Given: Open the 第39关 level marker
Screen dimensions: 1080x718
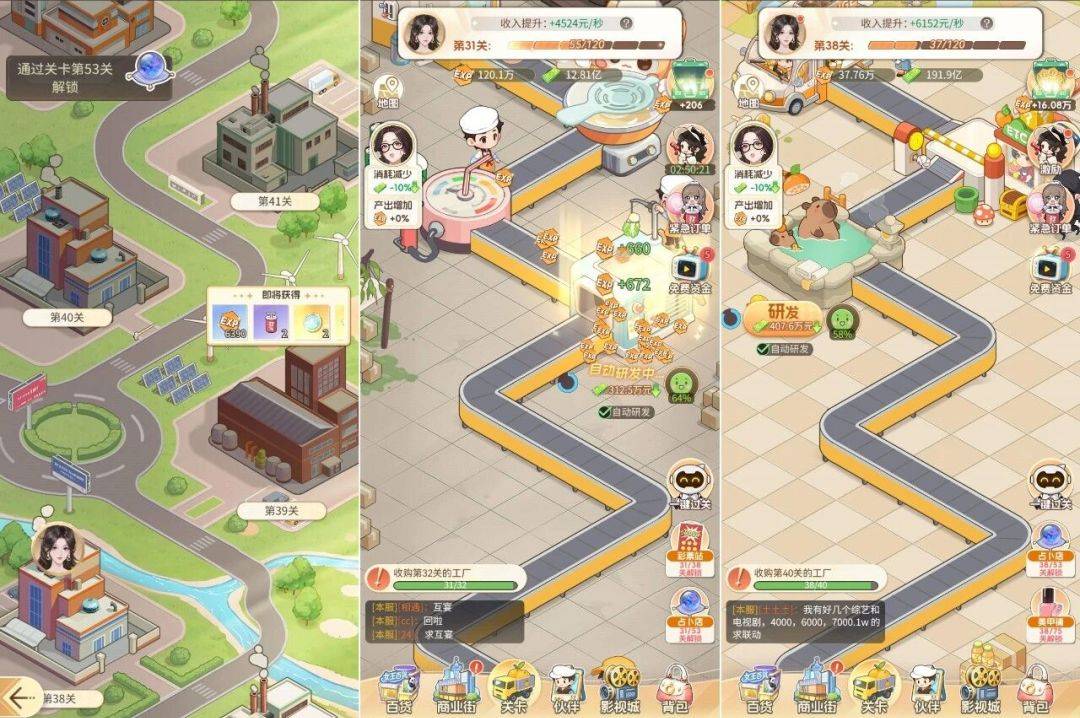Looking at the screenshot, I should pos(281,511).
